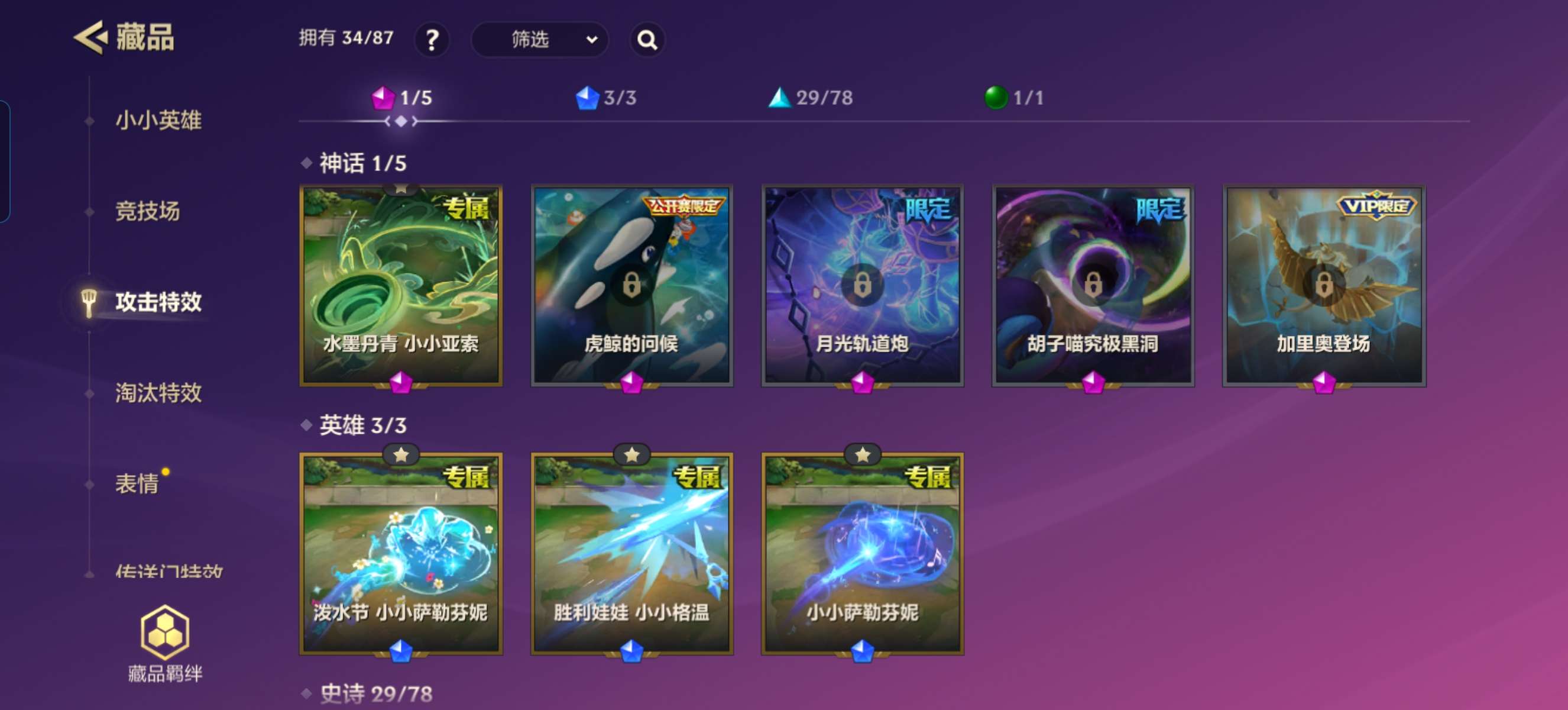Go back from the 藏品 screen
This screenshot has width=1568, height=710.
click(91, 38)
